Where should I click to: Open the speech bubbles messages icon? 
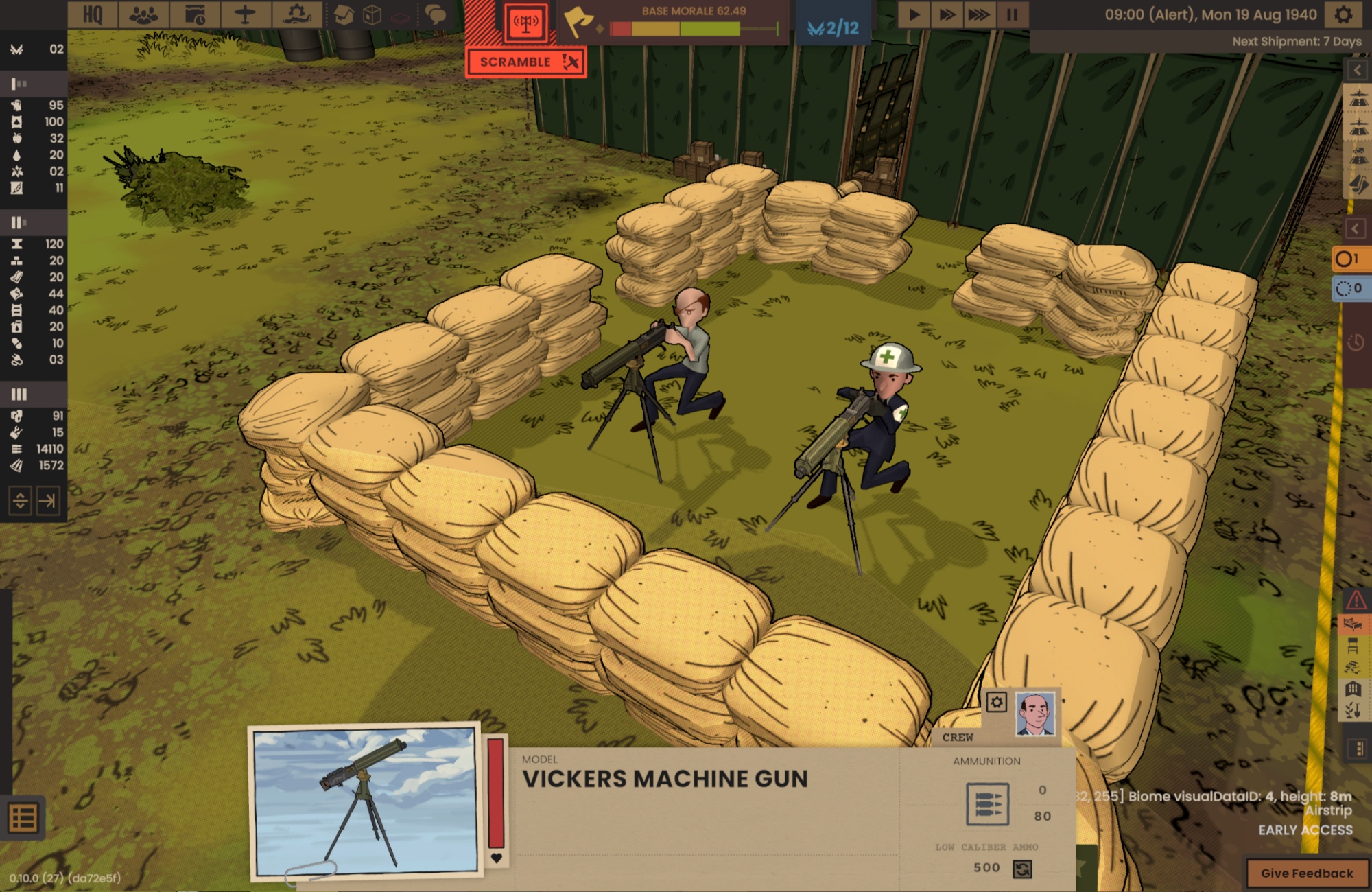(436, 14)
